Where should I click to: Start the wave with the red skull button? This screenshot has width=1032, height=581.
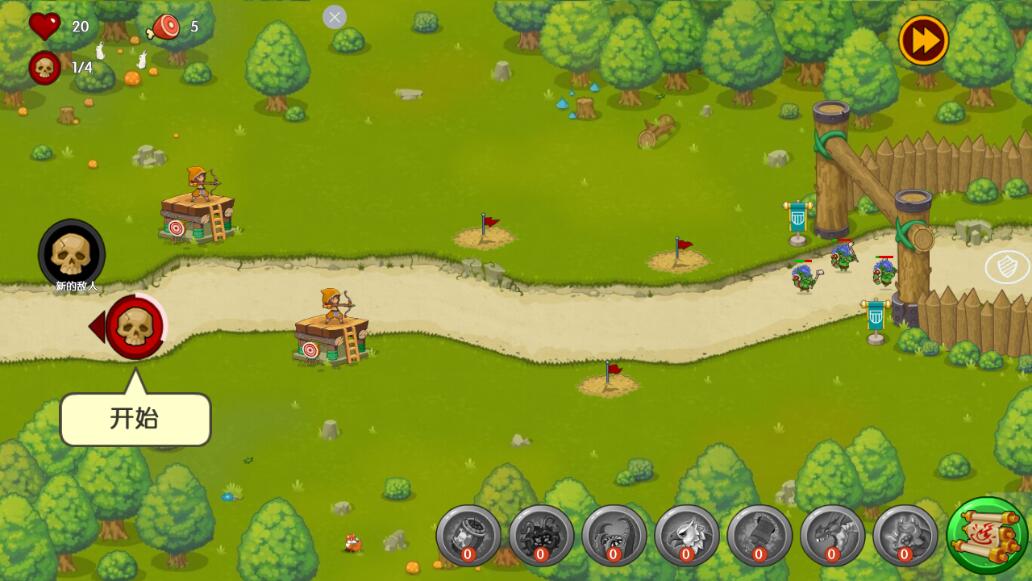(x=135, y=326)
